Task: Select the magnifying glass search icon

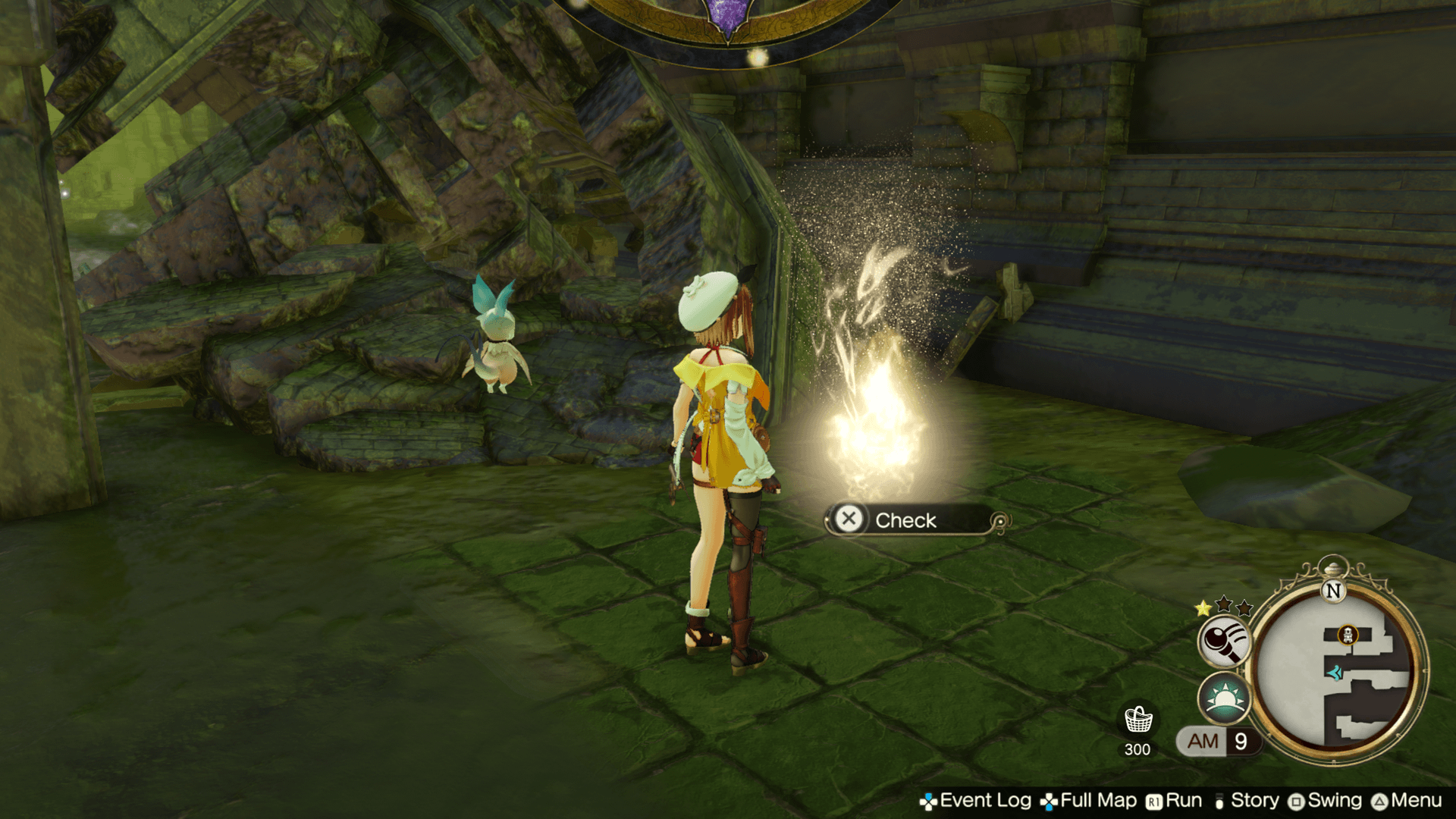Action: (x=1223, y=641)
